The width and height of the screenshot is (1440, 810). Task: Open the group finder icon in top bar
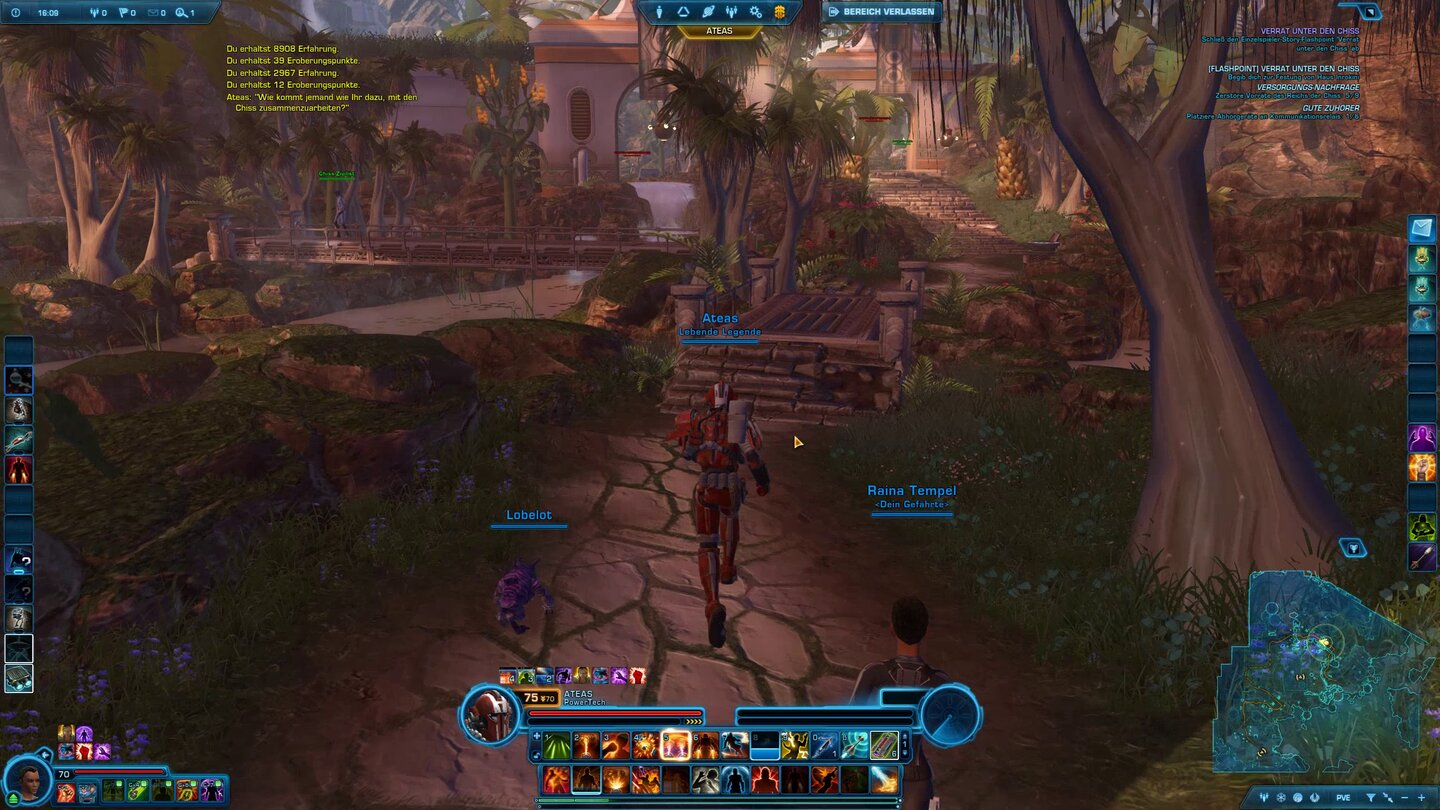coord(732,12)
